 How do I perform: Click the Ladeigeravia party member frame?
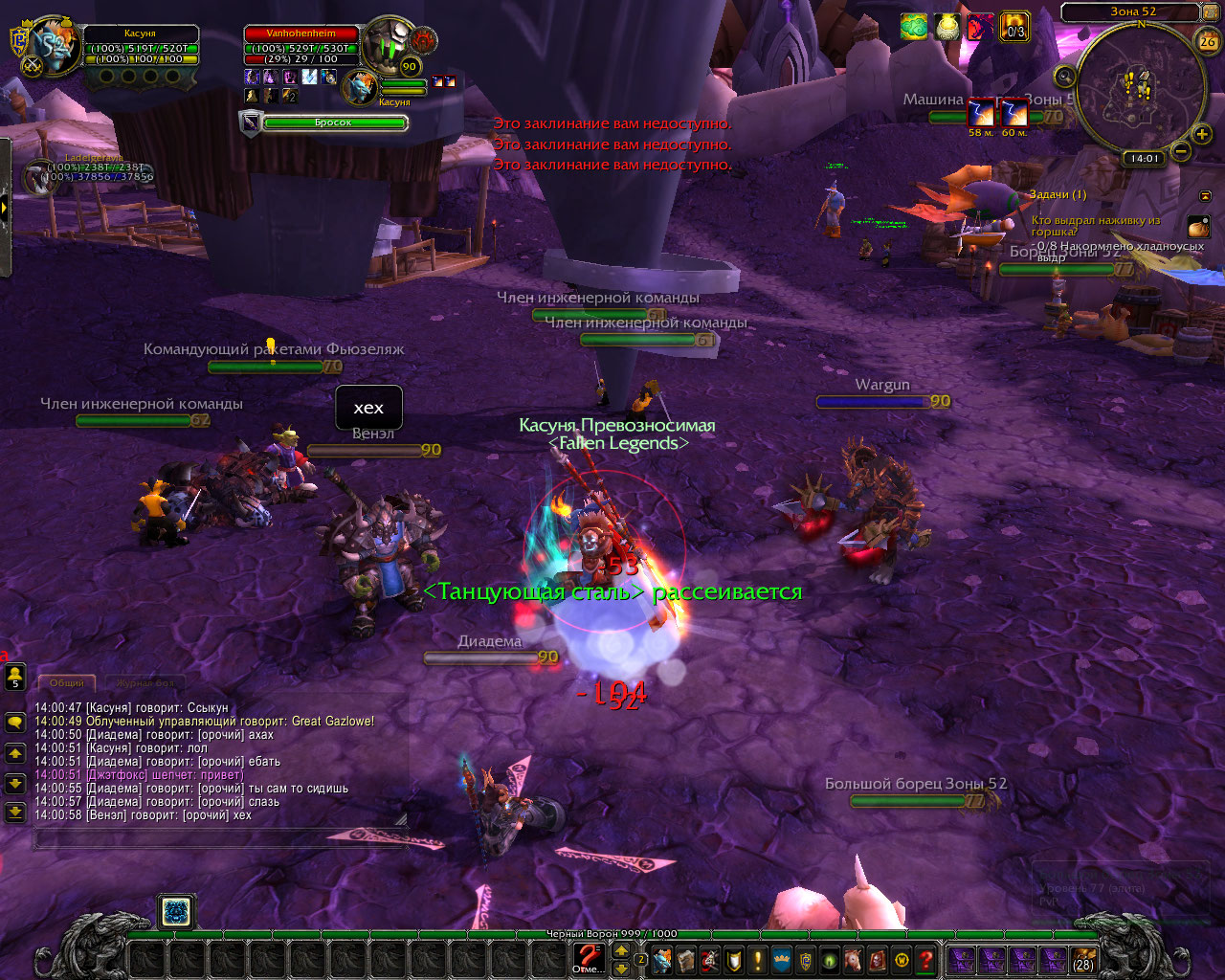[x=40, y=178]
